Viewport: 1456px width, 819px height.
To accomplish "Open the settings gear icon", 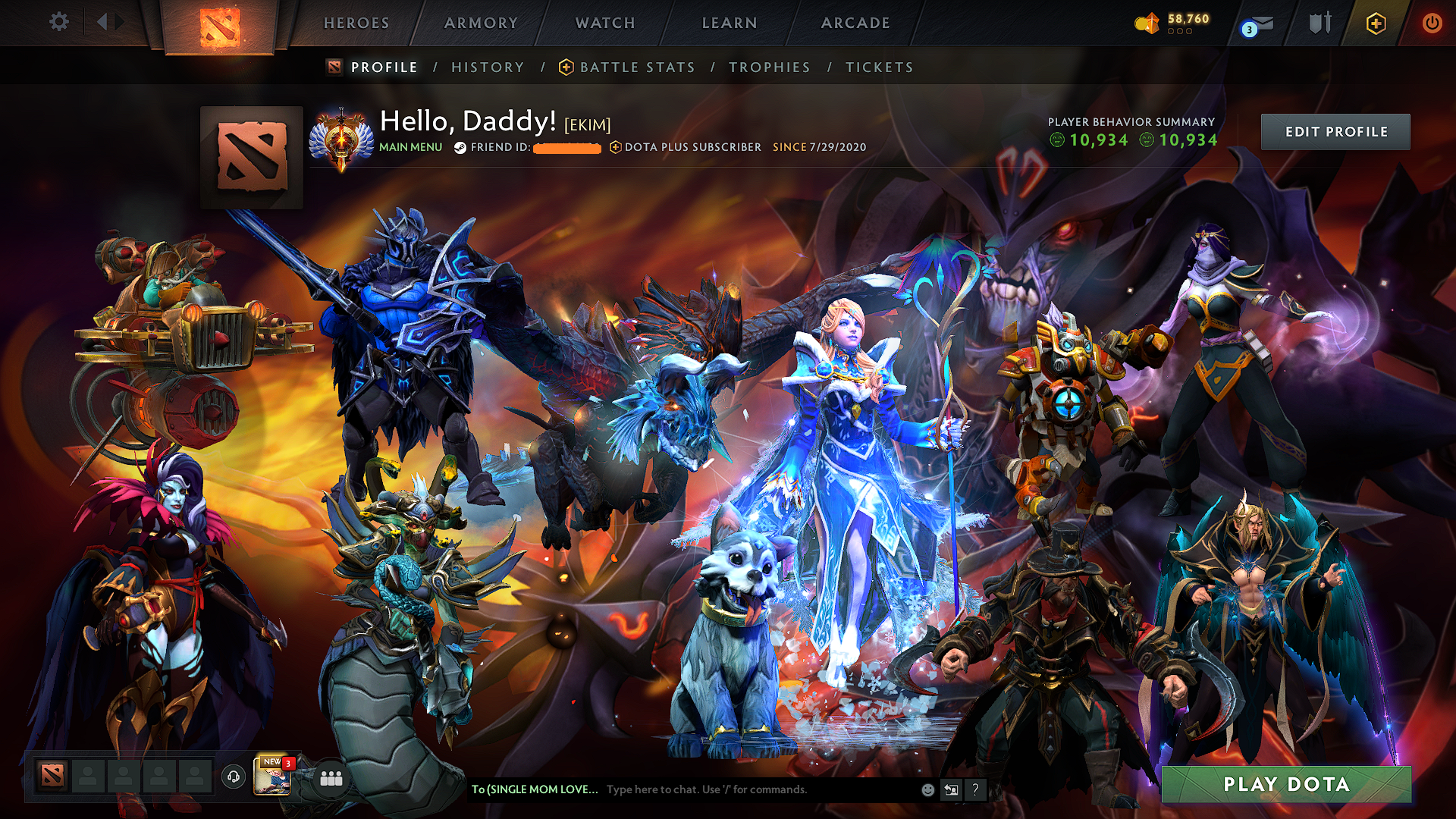I will (x=58, y=22).
